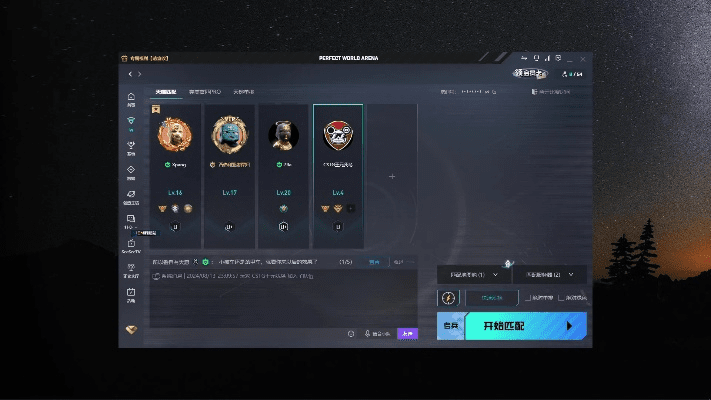Click the diamond icon at sidebar bottom
The width and height of the screenshot is (711, 400).
click(x=130, y=330)
